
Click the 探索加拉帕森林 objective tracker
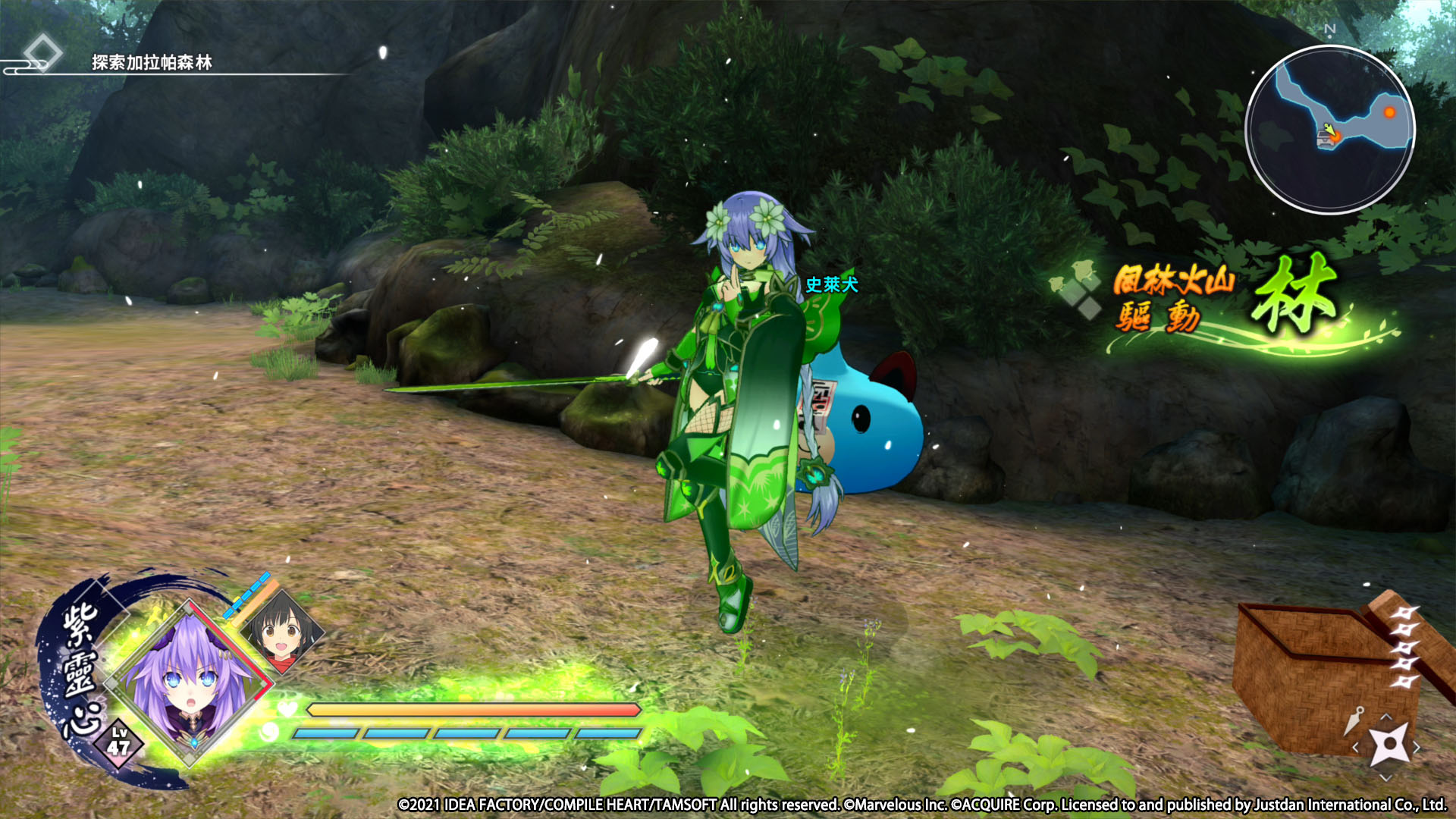tap(152, 63)
